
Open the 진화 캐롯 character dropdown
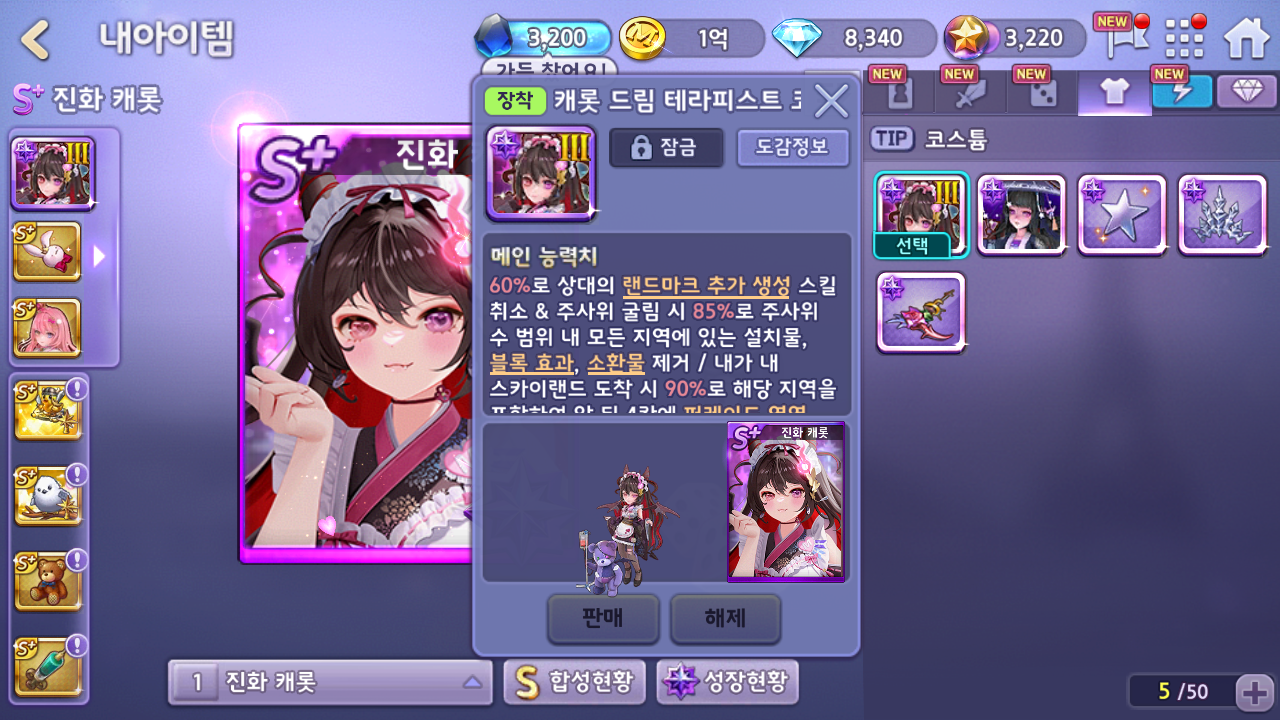330,683
